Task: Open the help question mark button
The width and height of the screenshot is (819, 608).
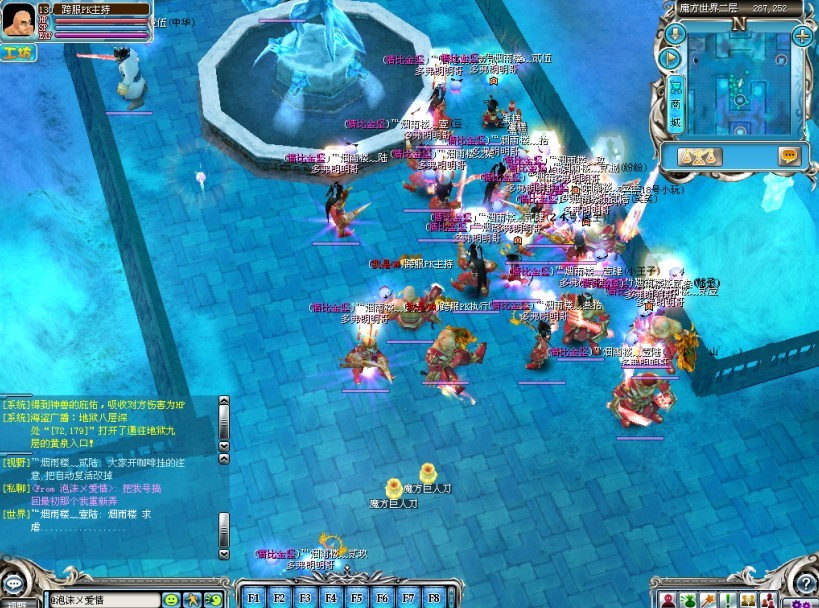Action: coord(806,583)
